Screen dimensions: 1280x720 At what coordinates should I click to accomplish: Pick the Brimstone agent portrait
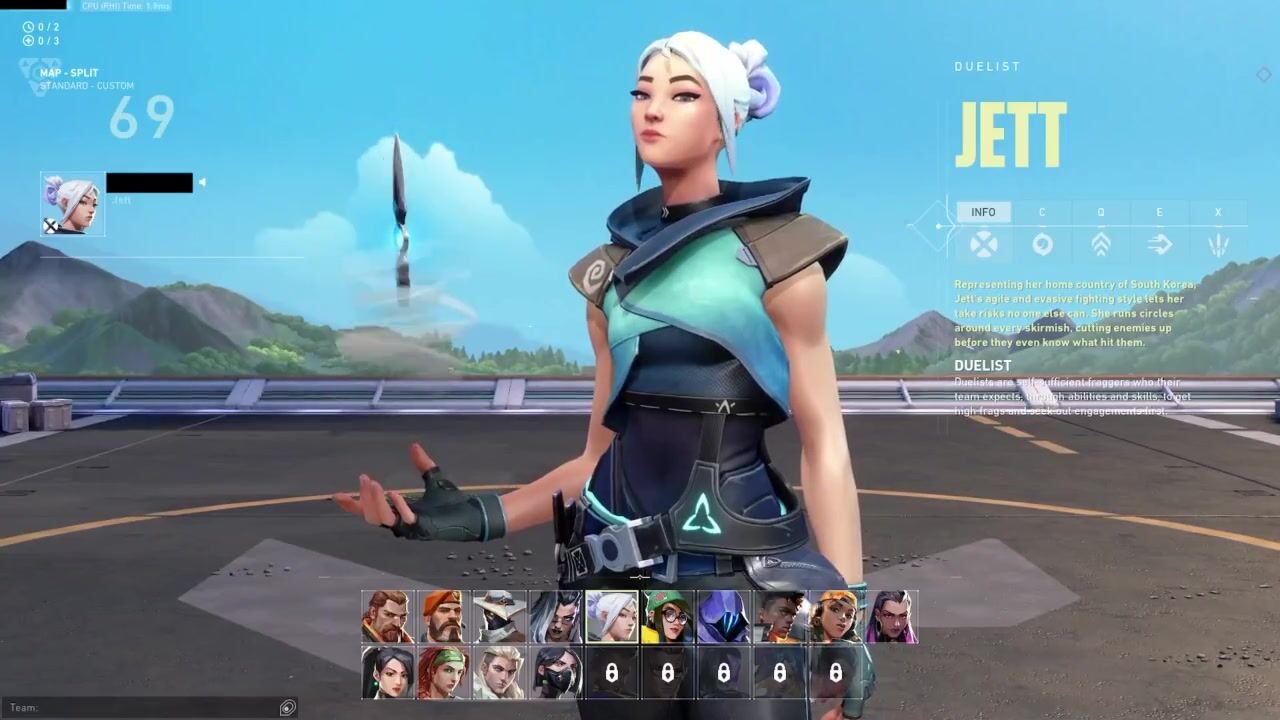coord(443,616)
